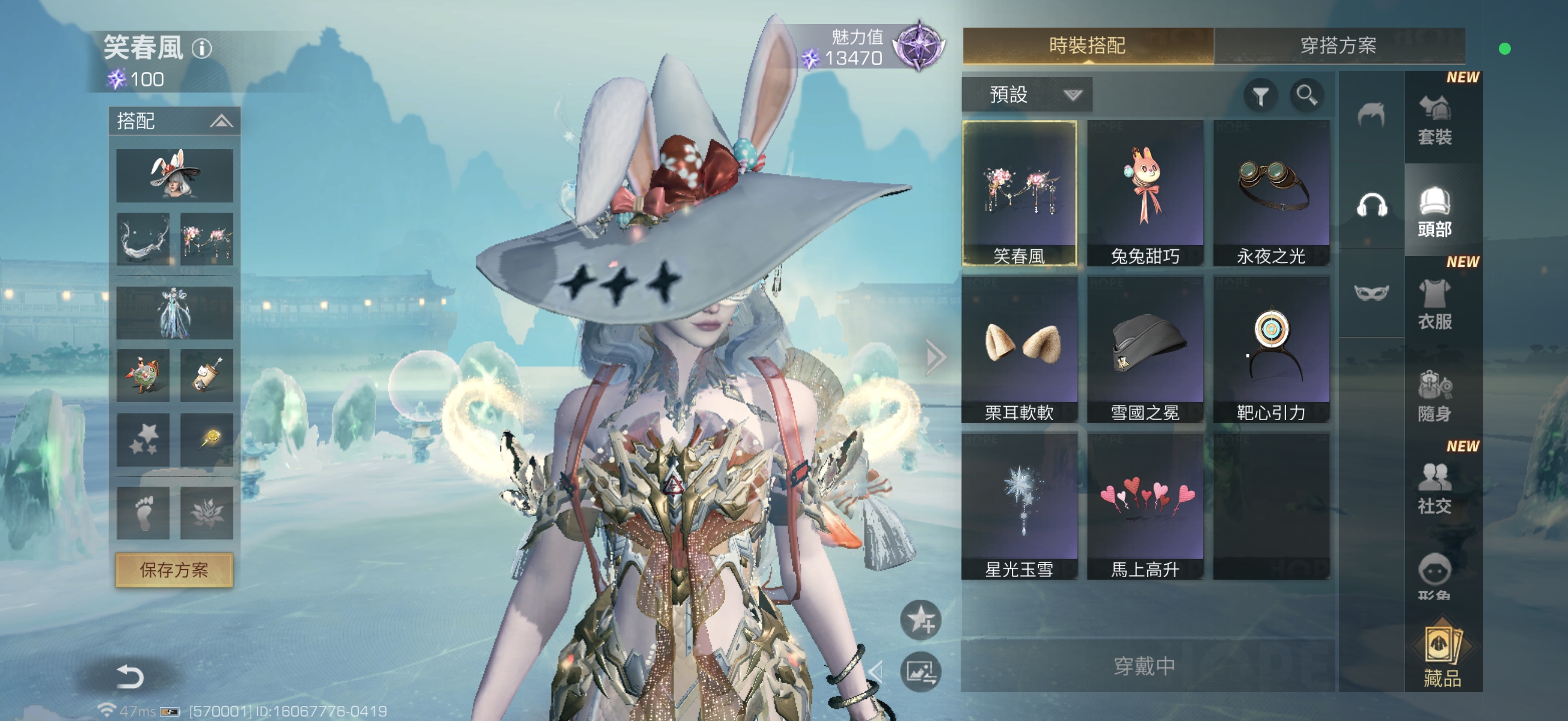Switch to the 衣服 category
Image resolution: width=1568 pixels, height=721 pixels.
[1435, 304]
